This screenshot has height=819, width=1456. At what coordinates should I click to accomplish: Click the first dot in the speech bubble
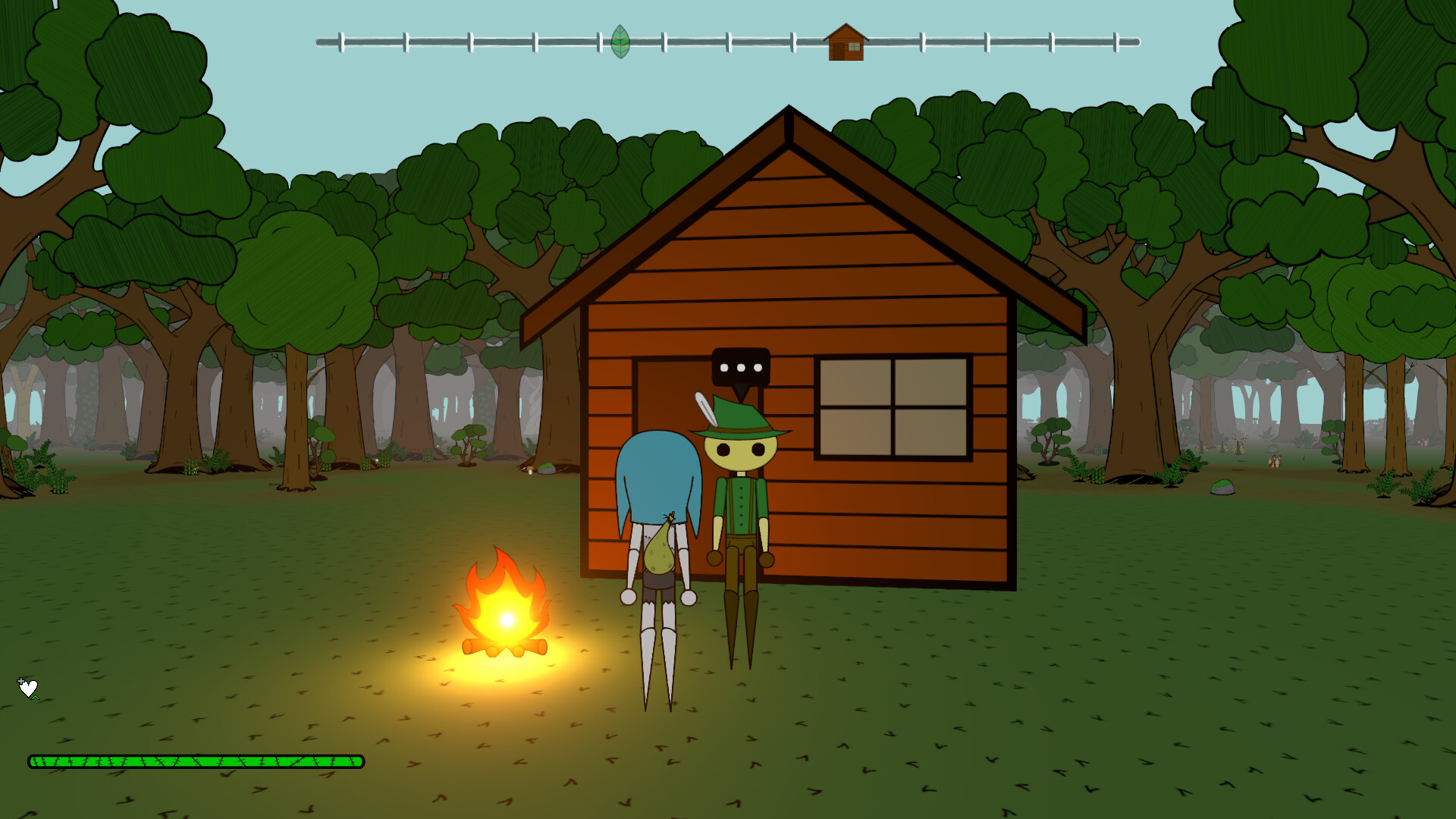tap(726, 367)
